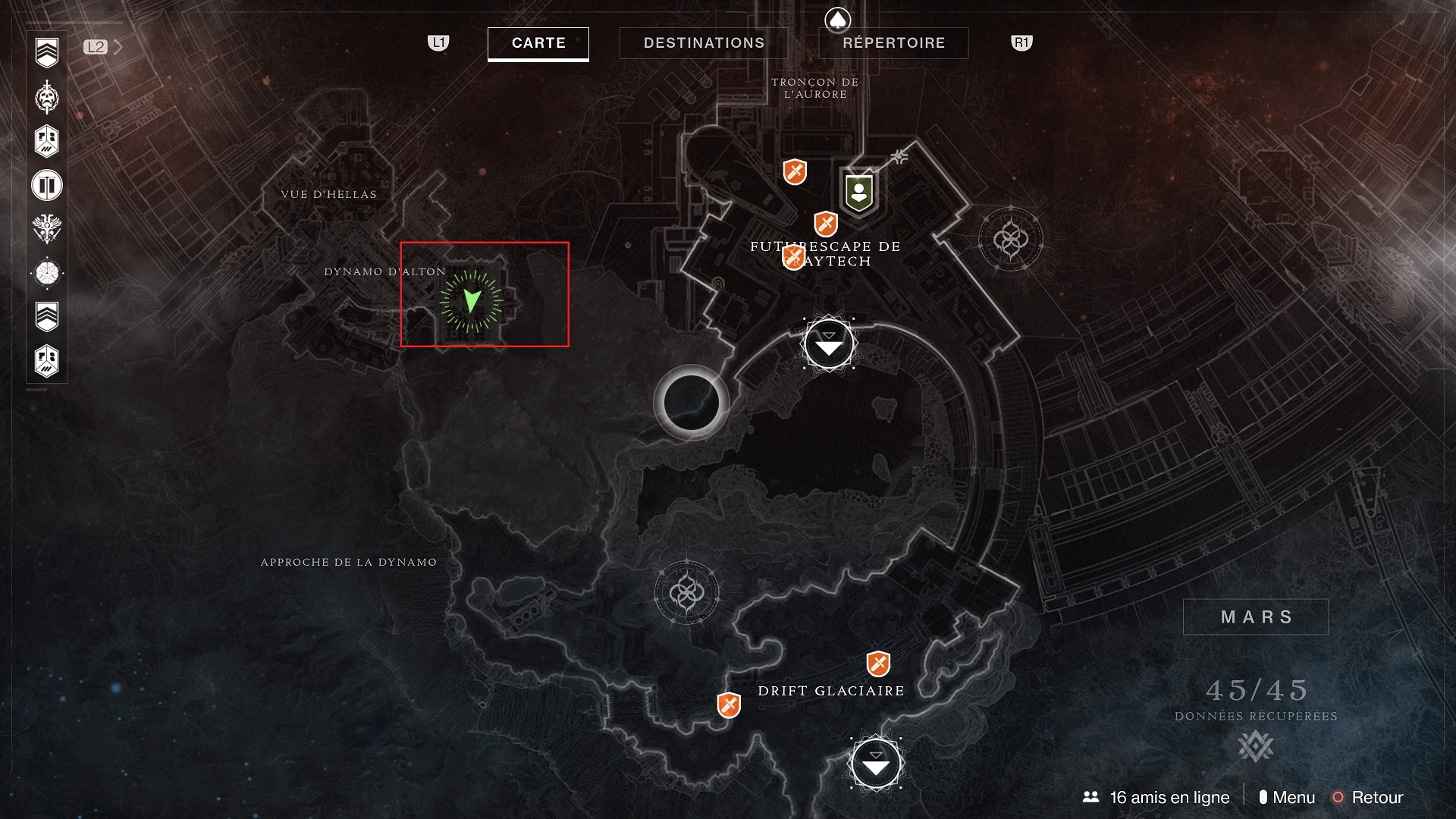Open the Destinations tab
The image size is (1456, 819).
point(704,43)
